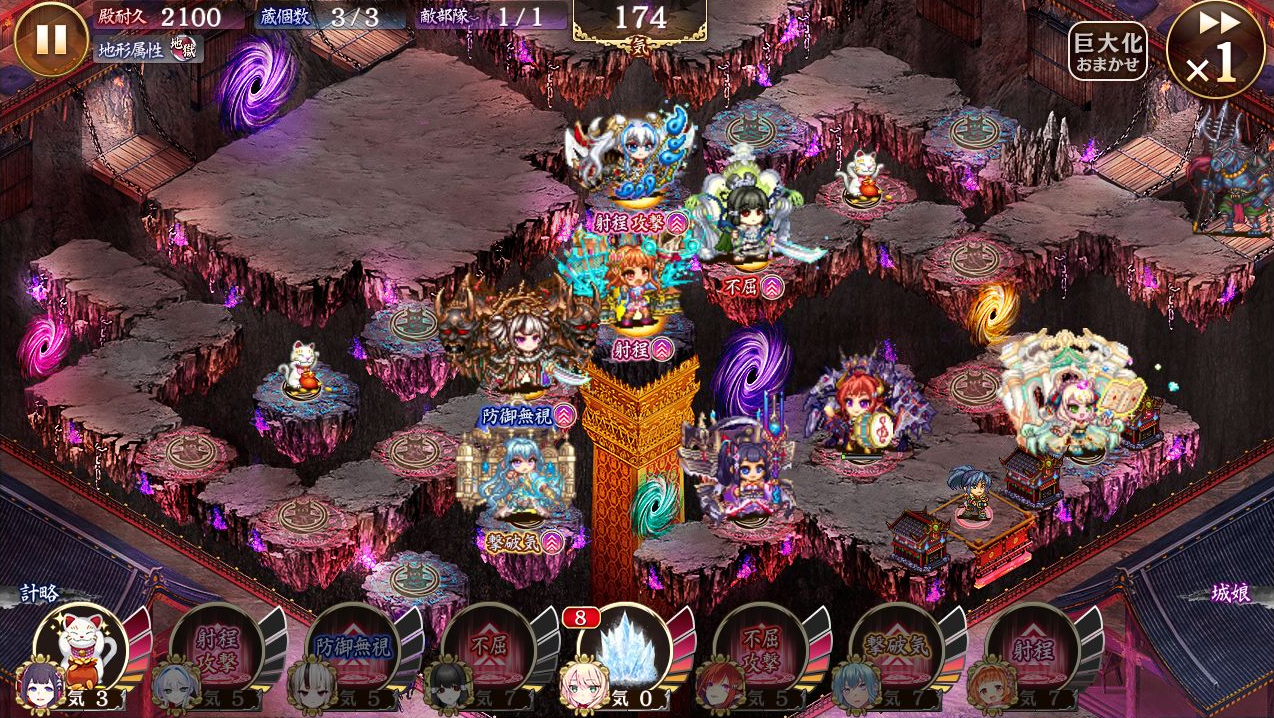Change the ×1 battle speed
This screenshot has height=718, width=1274.
tap(1215, 49)
